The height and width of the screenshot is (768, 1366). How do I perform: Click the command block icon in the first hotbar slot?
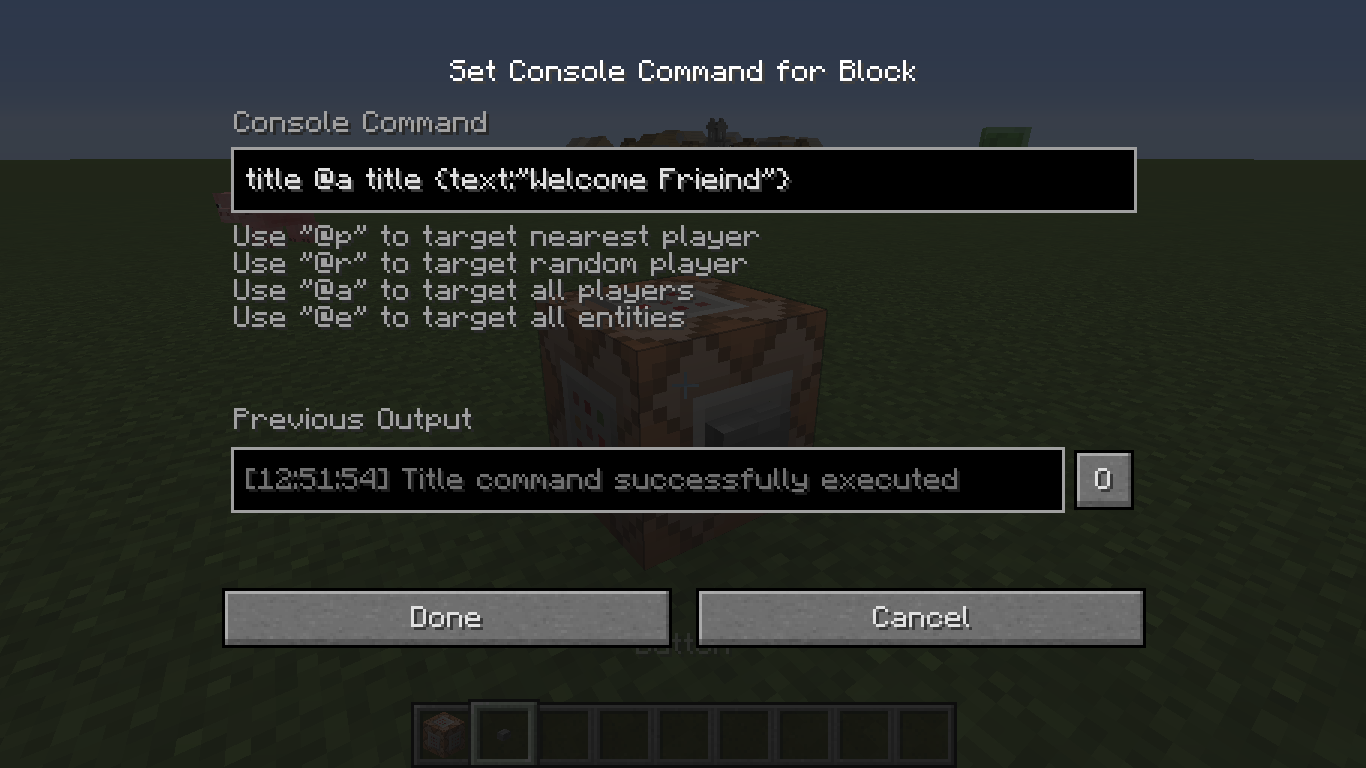point(441,732)
